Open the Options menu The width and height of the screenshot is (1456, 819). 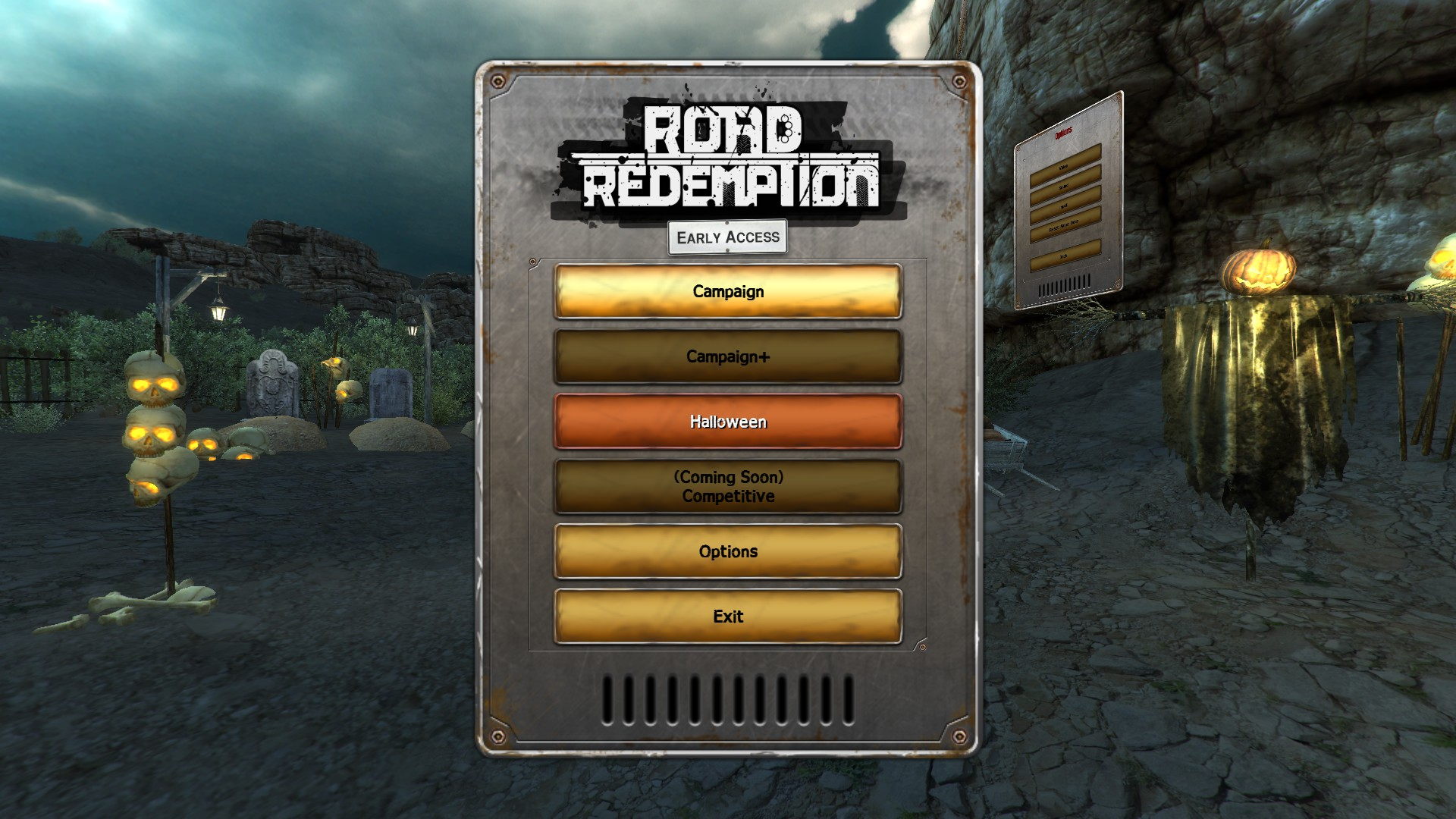pyautogui.click(x=728, y=552)
